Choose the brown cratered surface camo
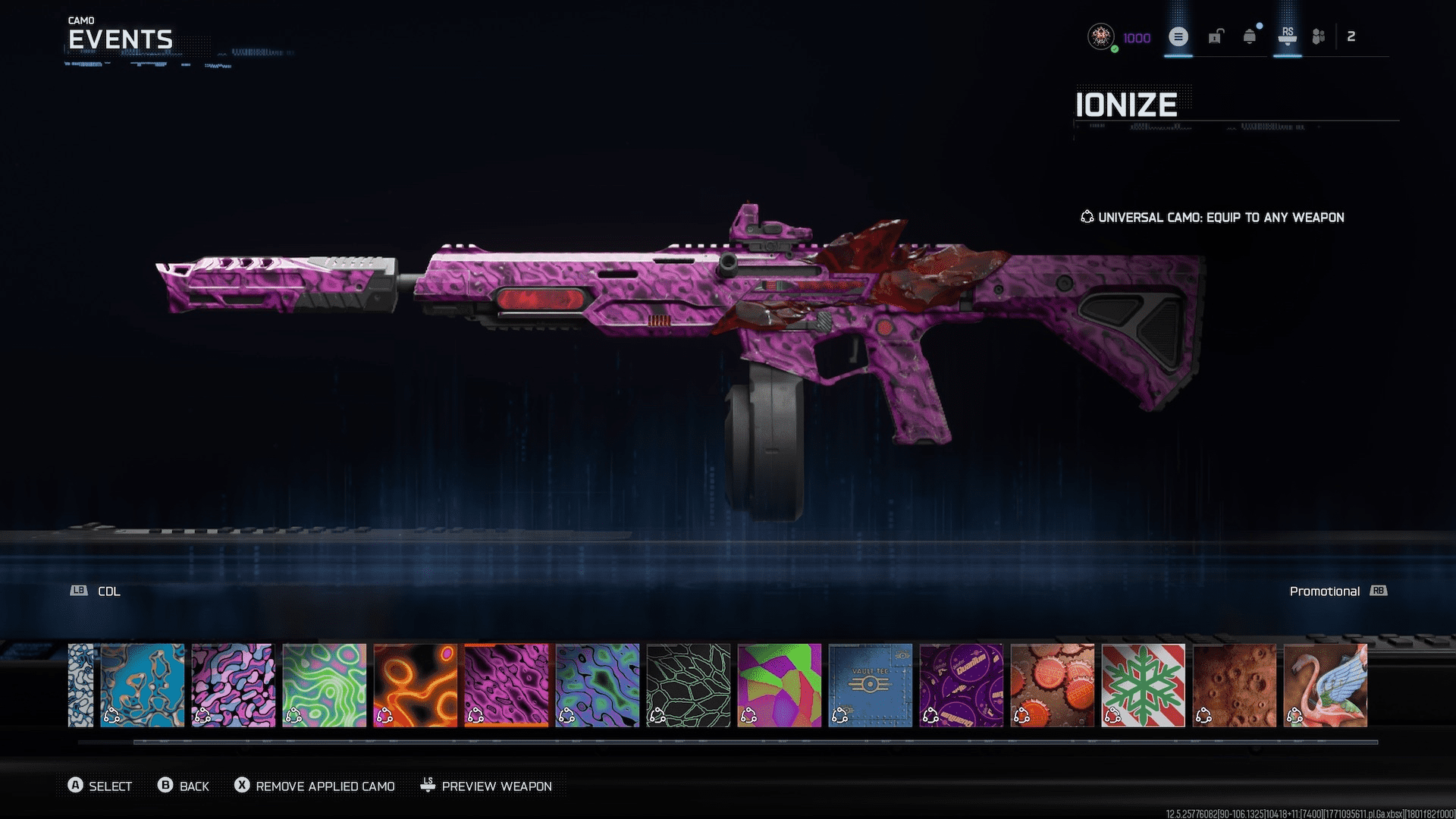 pos(1234,685)
